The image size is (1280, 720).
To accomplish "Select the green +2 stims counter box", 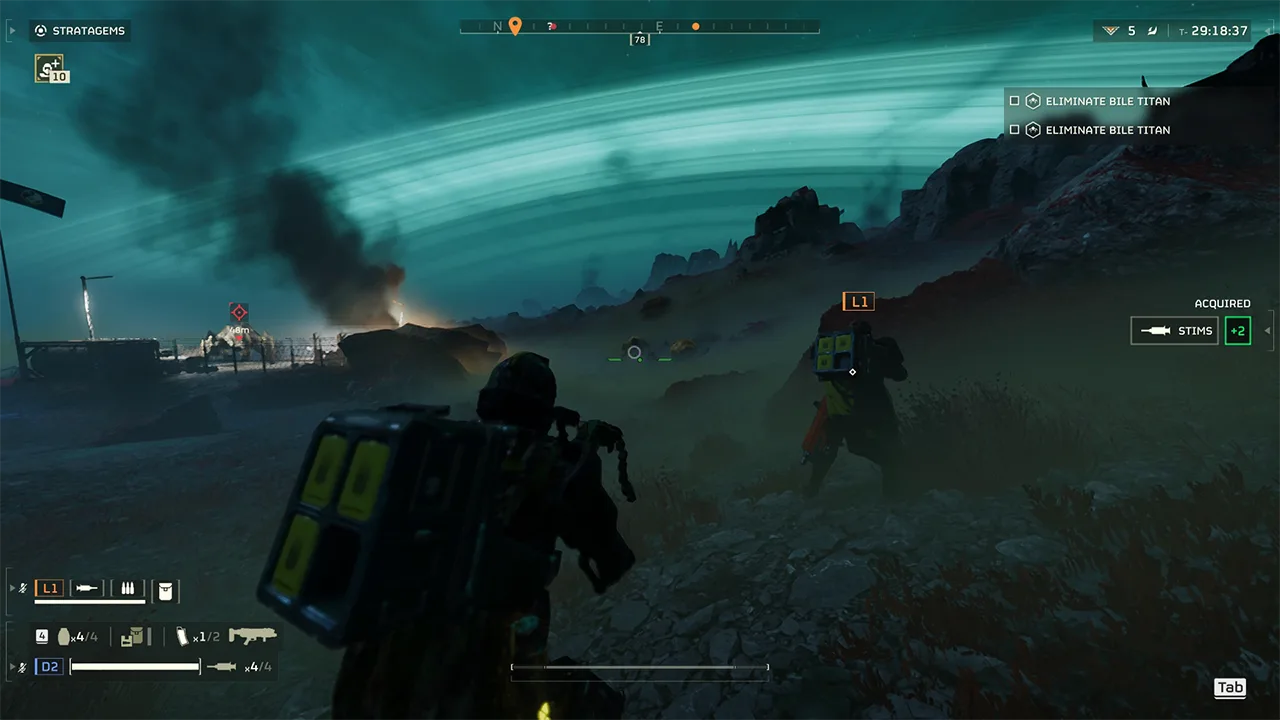I will [x=1238, y=331].
